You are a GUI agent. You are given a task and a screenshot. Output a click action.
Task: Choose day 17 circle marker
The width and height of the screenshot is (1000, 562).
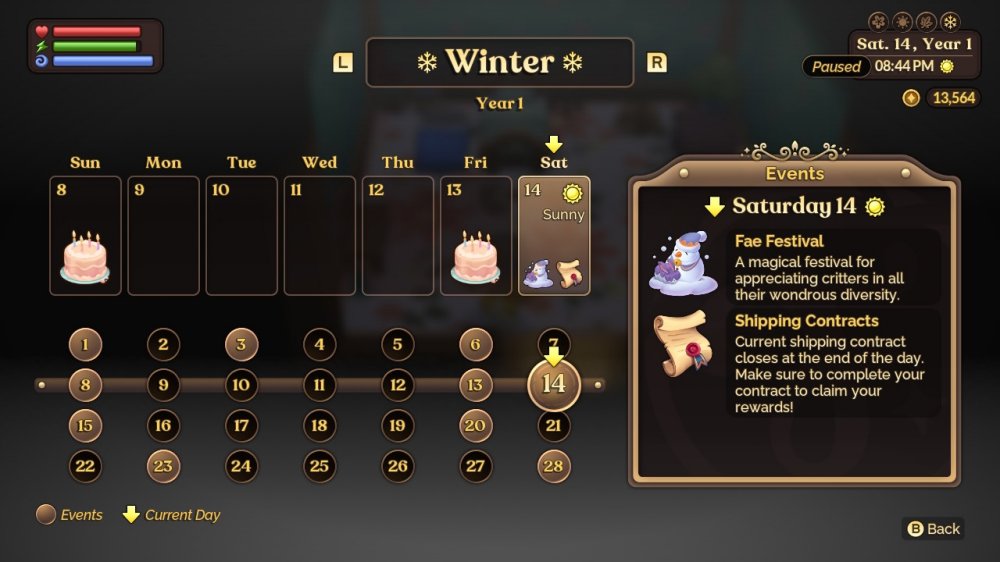(241, 426)
